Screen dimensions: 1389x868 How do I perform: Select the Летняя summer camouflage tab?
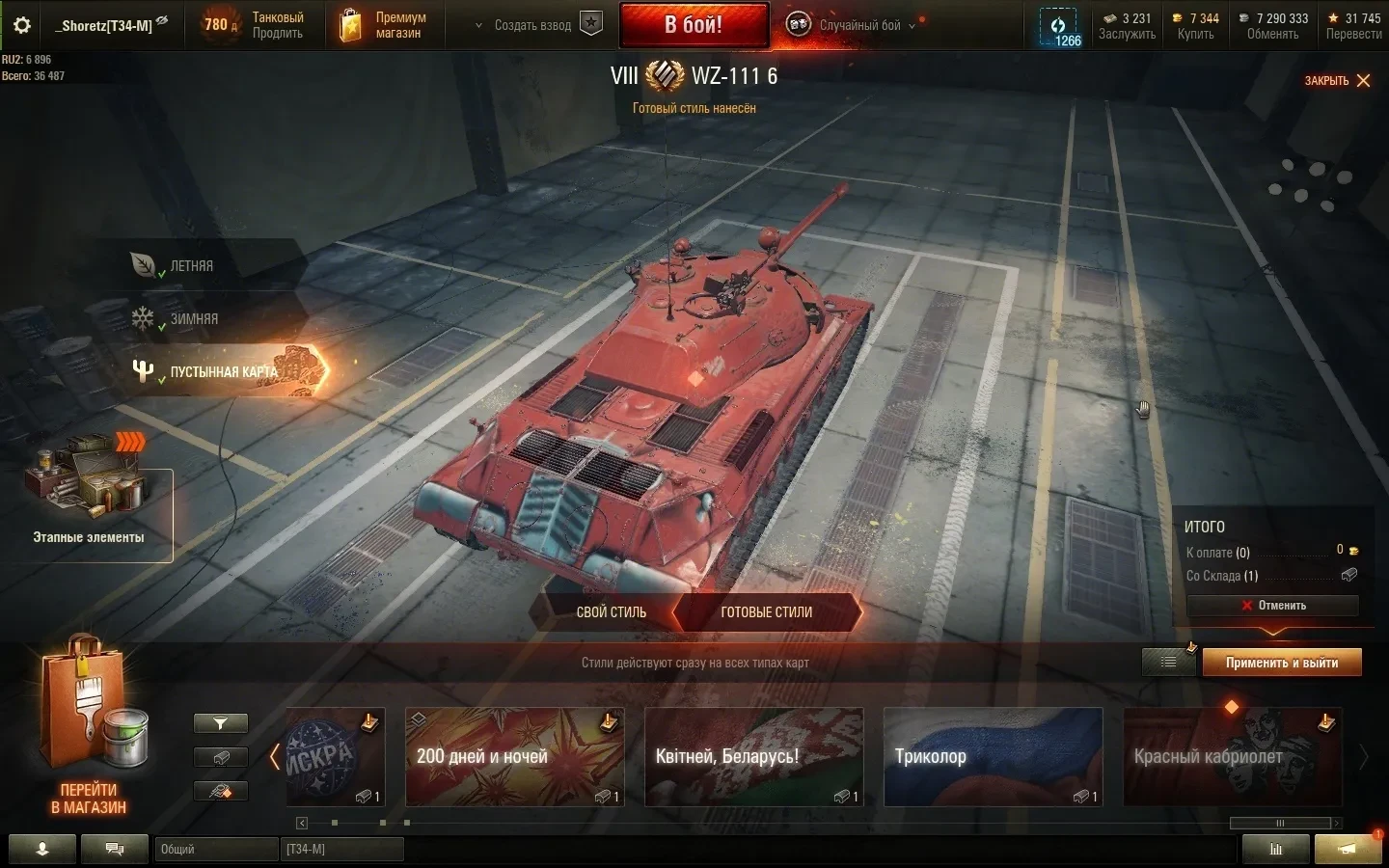[191, 266]
